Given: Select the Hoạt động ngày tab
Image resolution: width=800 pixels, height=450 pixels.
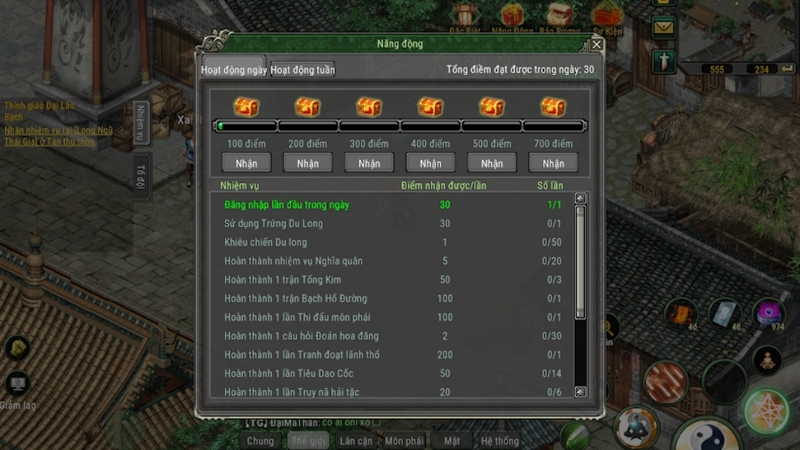Looking at the screenshot, I should pos(233,70).
